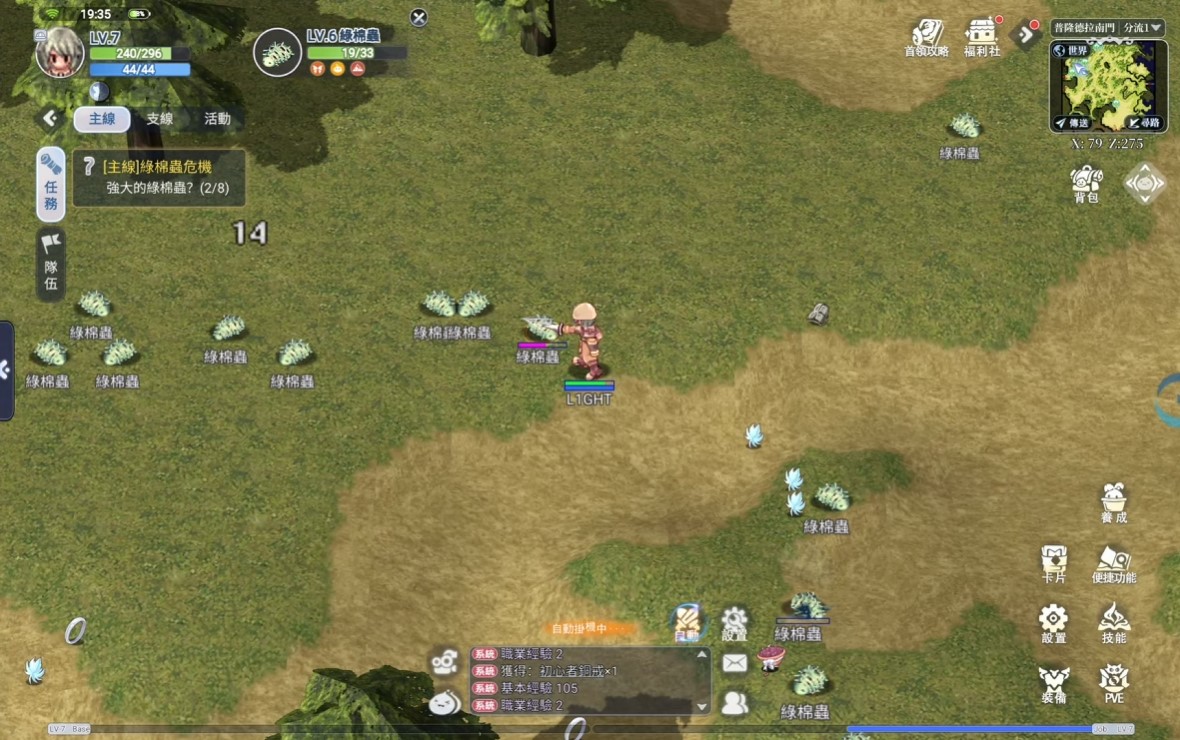Open the player character portrait
This screenshot has height=740, width=1180.
coord(60,53)
